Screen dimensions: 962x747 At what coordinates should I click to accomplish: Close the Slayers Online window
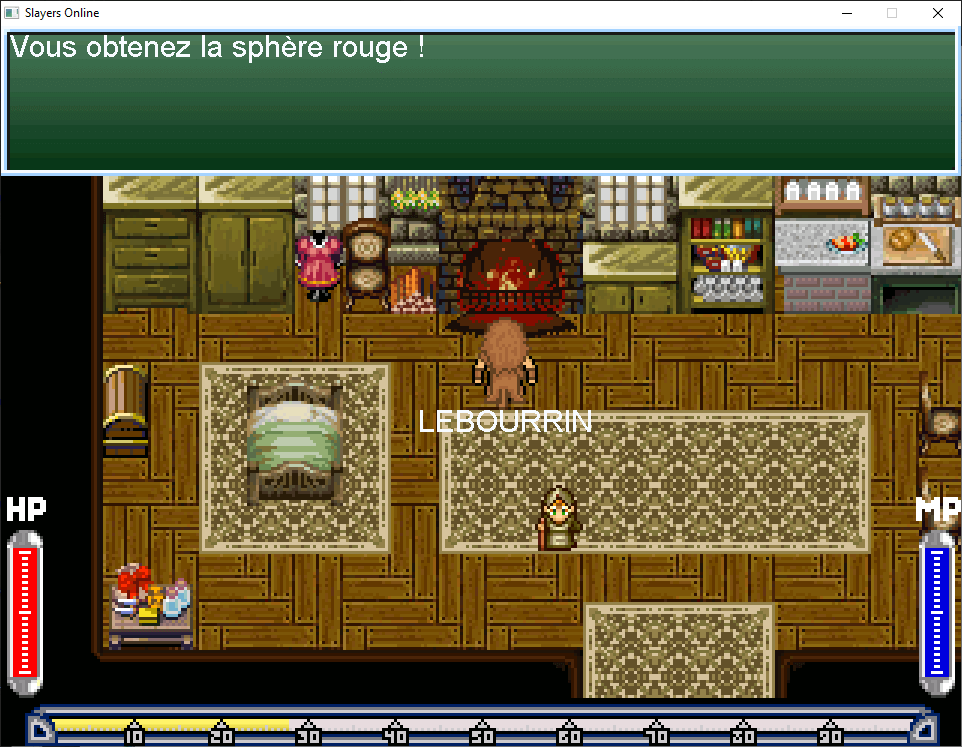tap(937, 14)
